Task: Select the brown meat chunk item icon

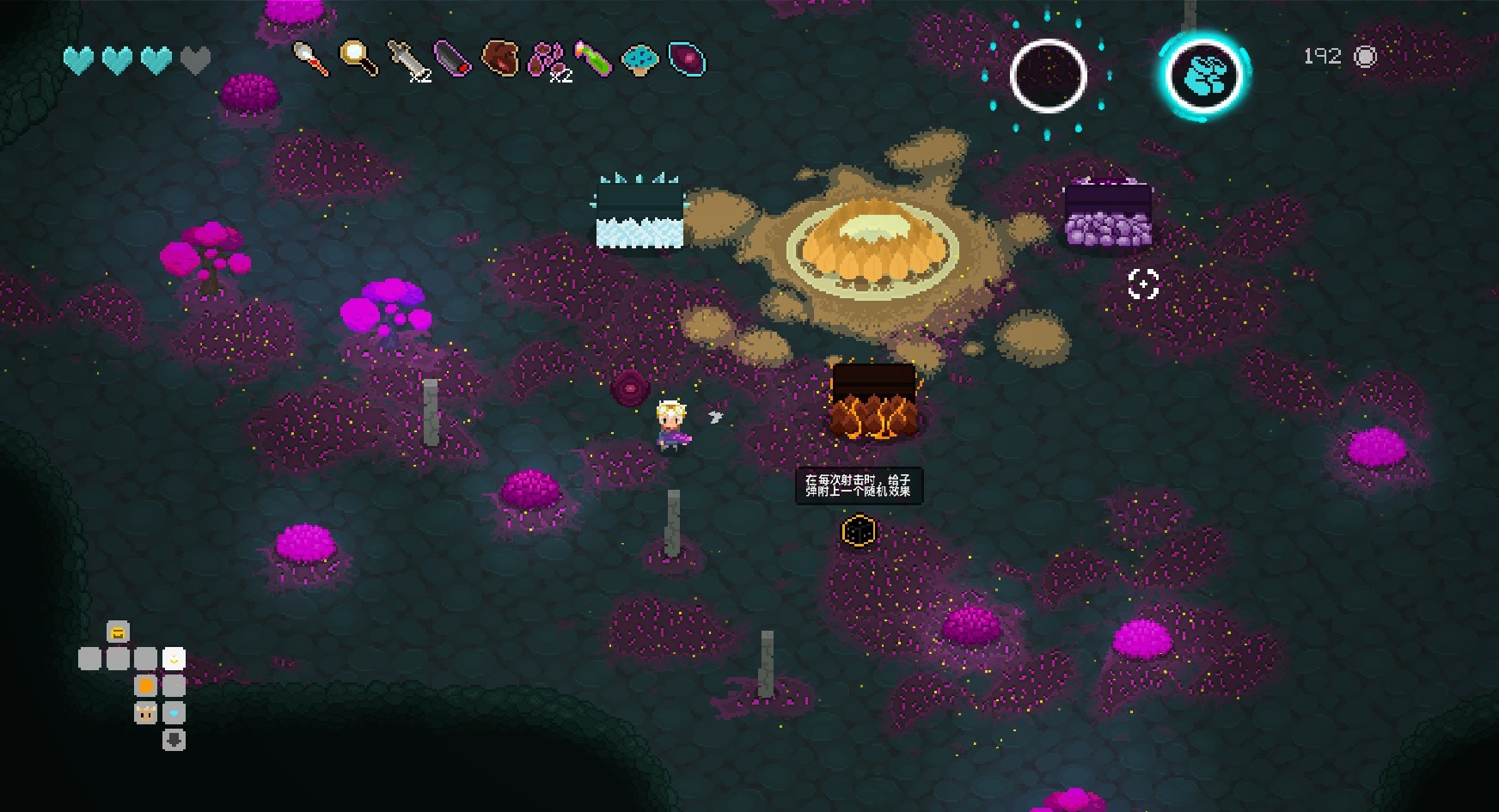Action: tap(500, 58)
